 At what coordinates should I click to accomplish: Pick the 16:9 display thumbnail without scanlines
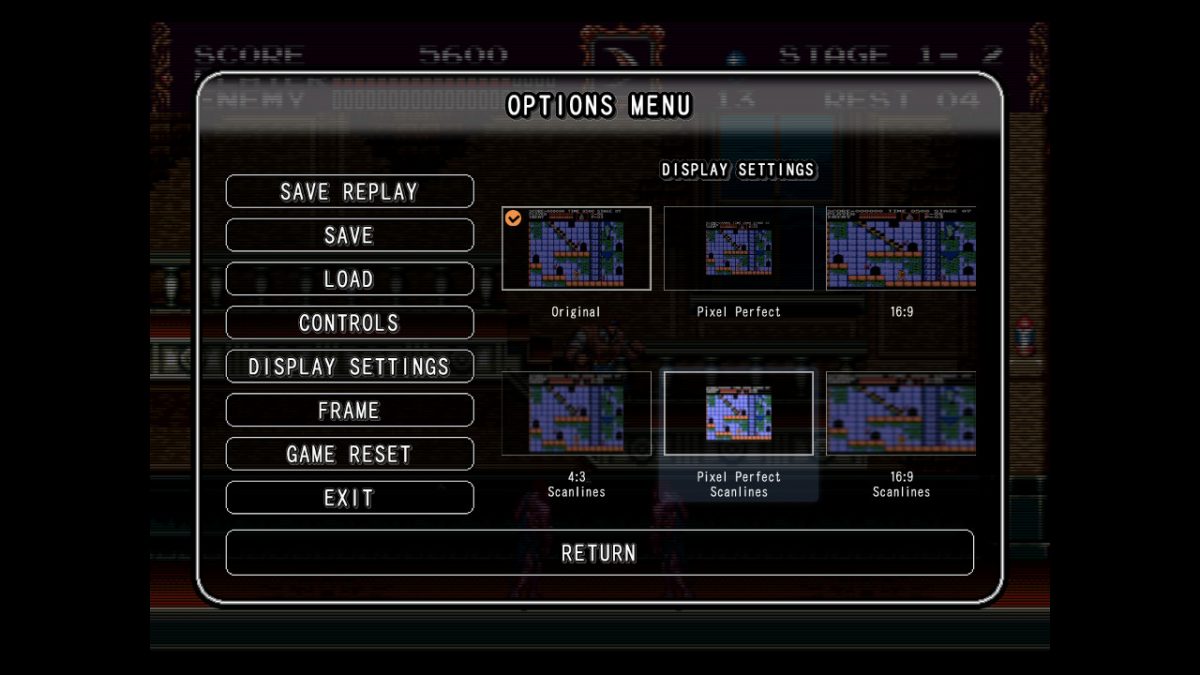(x=900, y=249)
